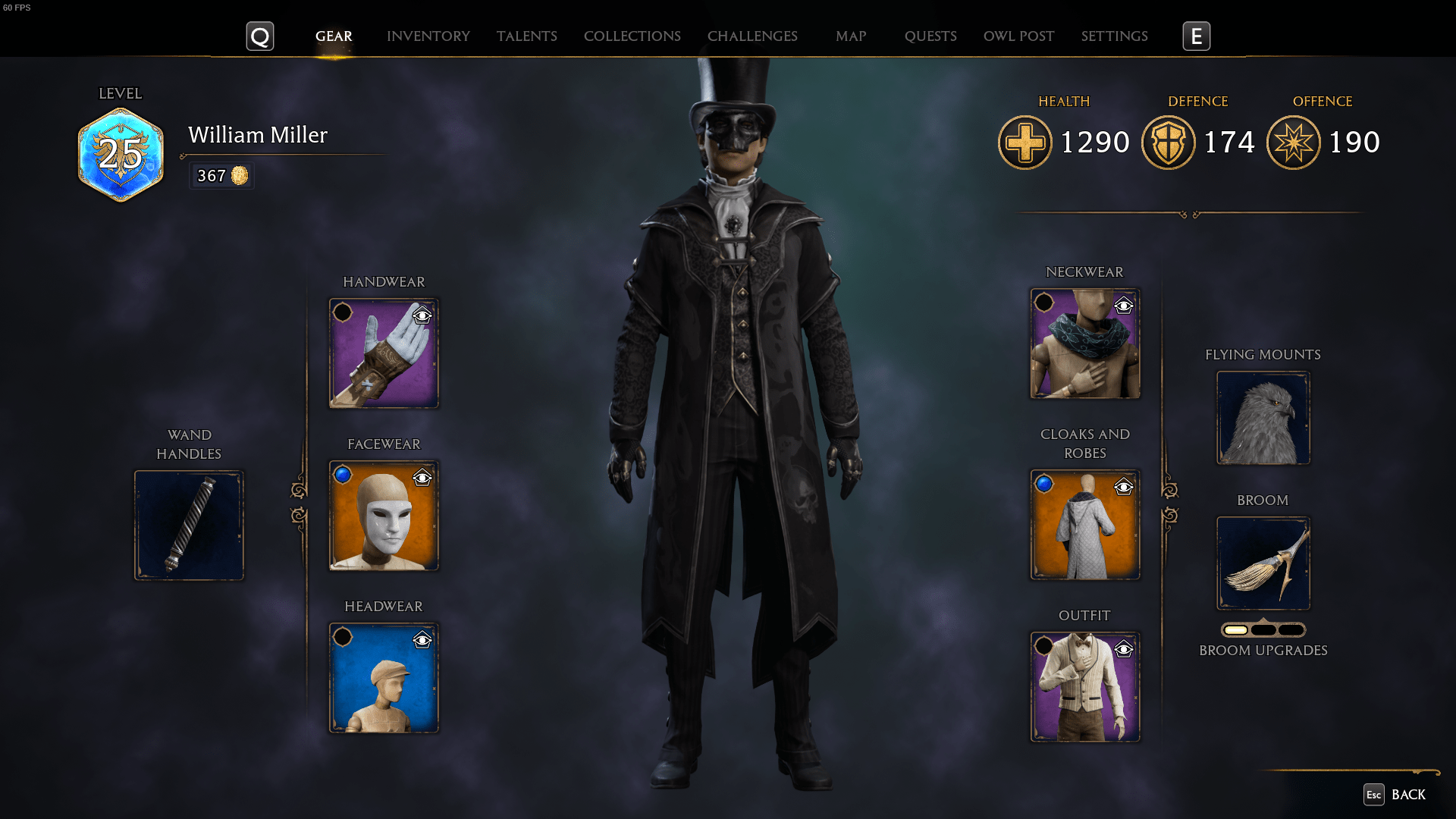Screen dimensions: 1456x819
Task: Select the Cloaks and Robes slot
Action: [x=1084, y=524]
